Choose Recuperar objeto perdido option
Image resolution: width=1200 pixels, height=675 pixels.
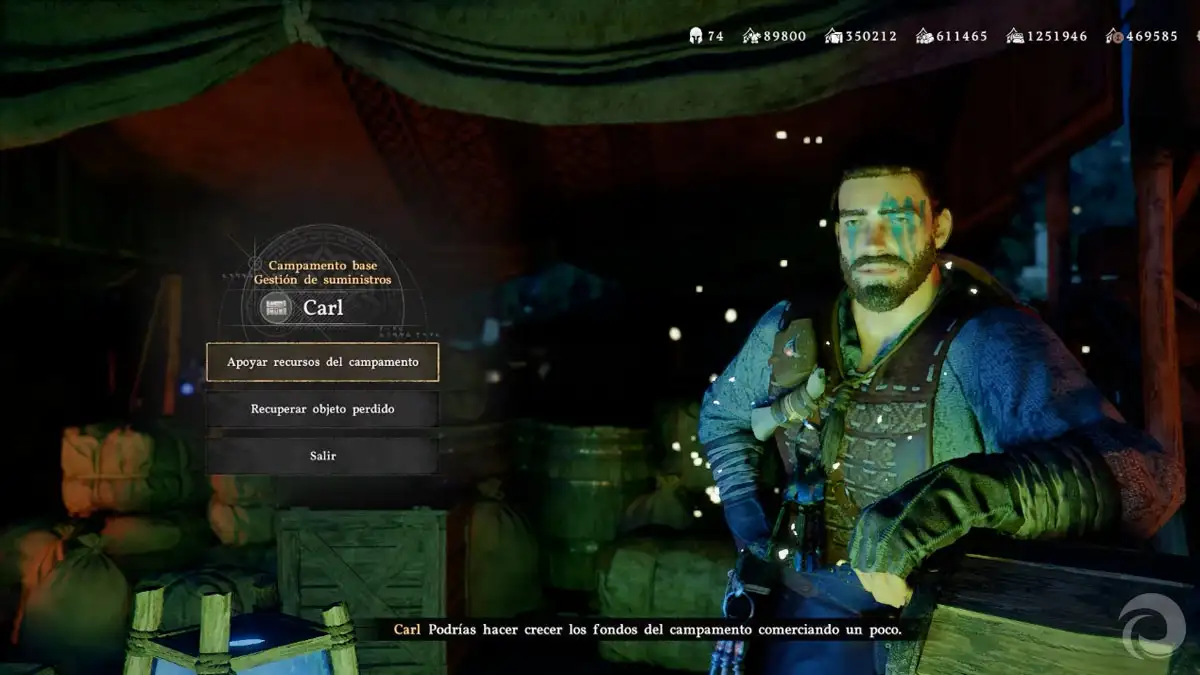pyautogui.click(x=322, y=409)
